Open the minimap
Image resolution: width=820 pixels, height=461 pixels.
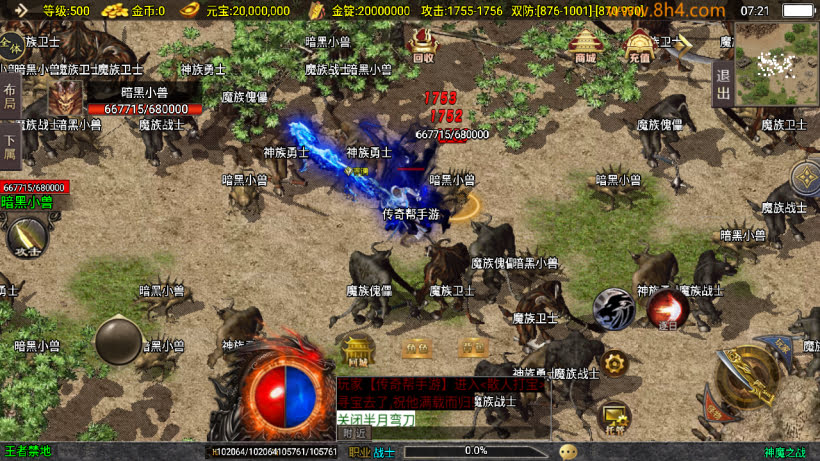coord(776,64)
